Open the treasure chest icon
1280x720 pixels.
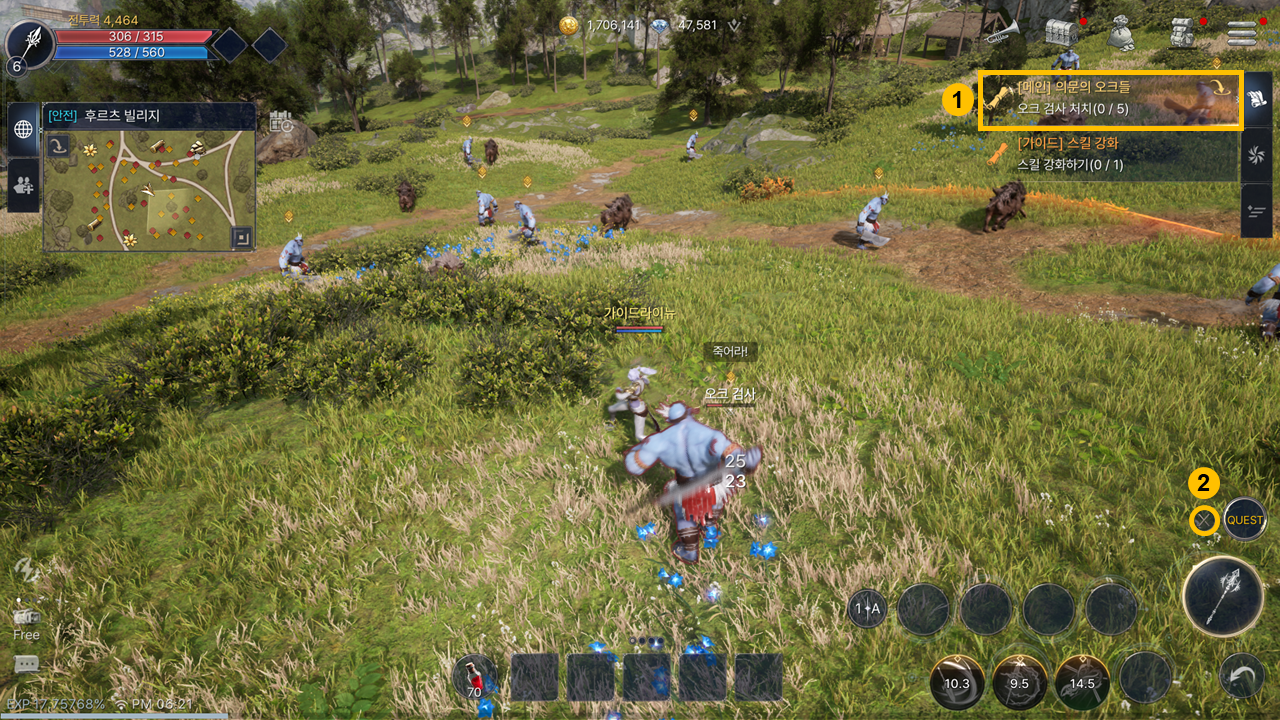[1061, 33]
